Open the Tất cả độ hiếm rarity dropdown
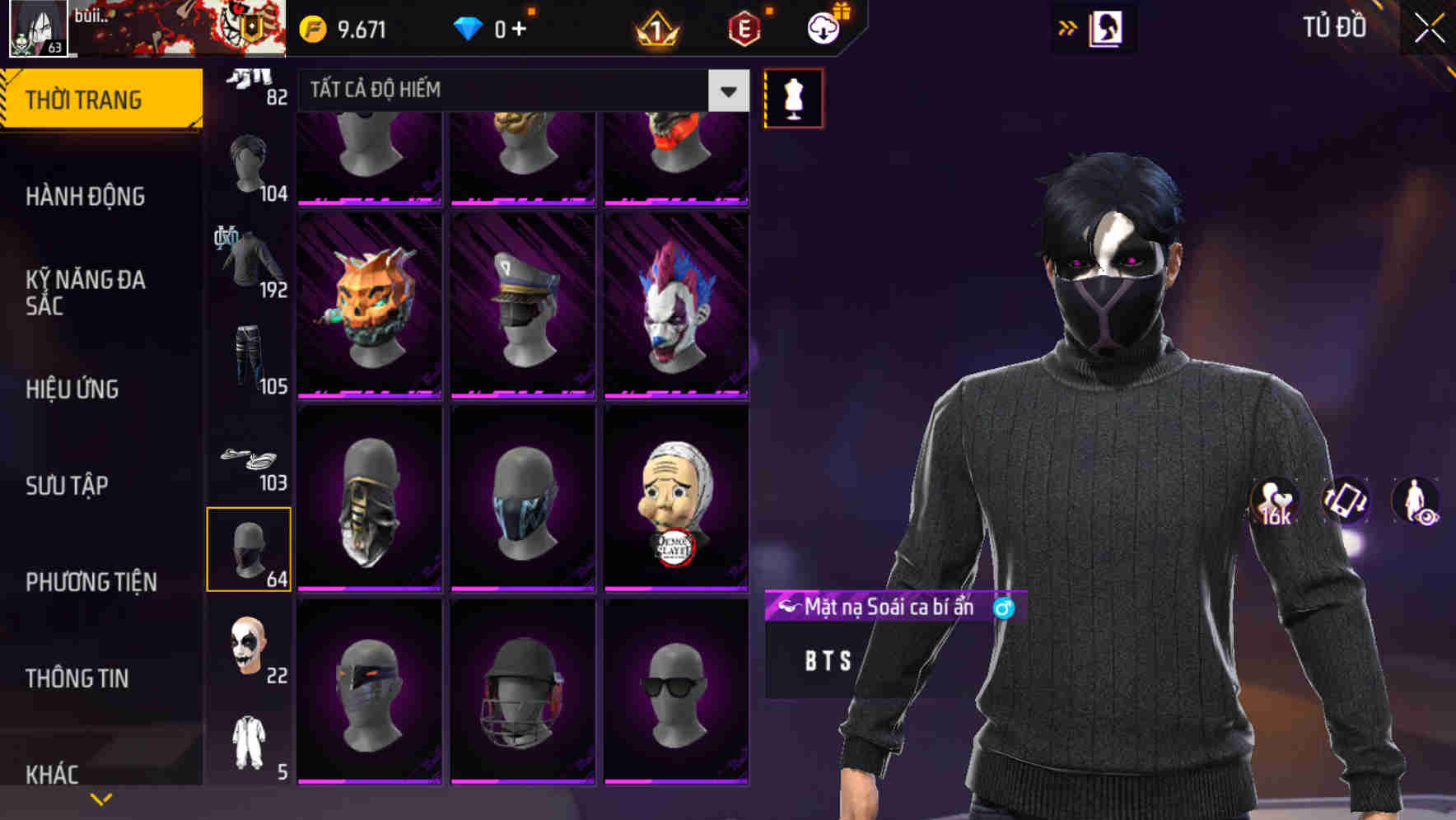The width and height of the screenshot is (1456, 820). point(517,91)
